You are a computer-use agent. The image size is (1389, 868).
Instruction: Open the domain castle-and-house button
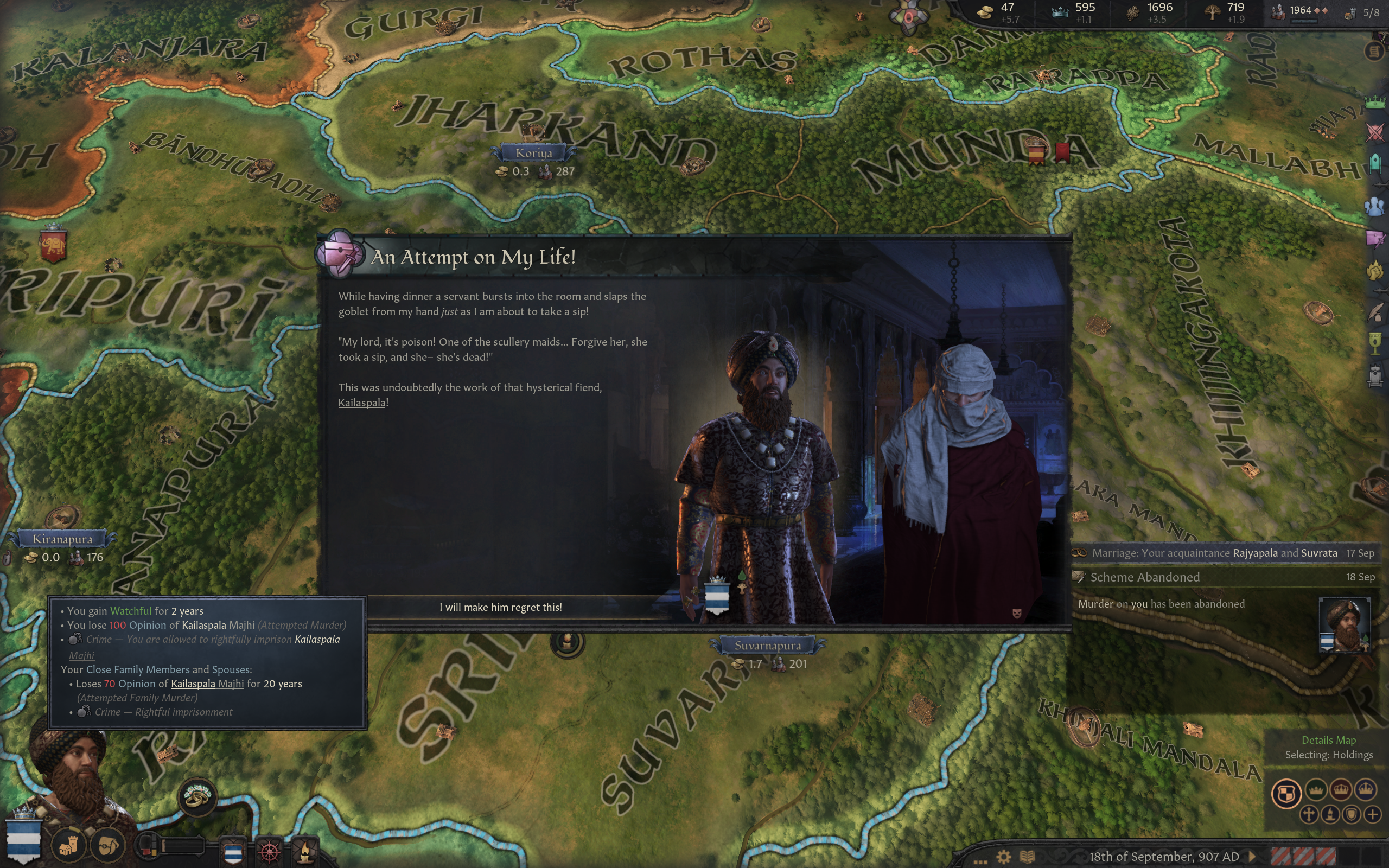pyautogui.click(x=69, y=846)
